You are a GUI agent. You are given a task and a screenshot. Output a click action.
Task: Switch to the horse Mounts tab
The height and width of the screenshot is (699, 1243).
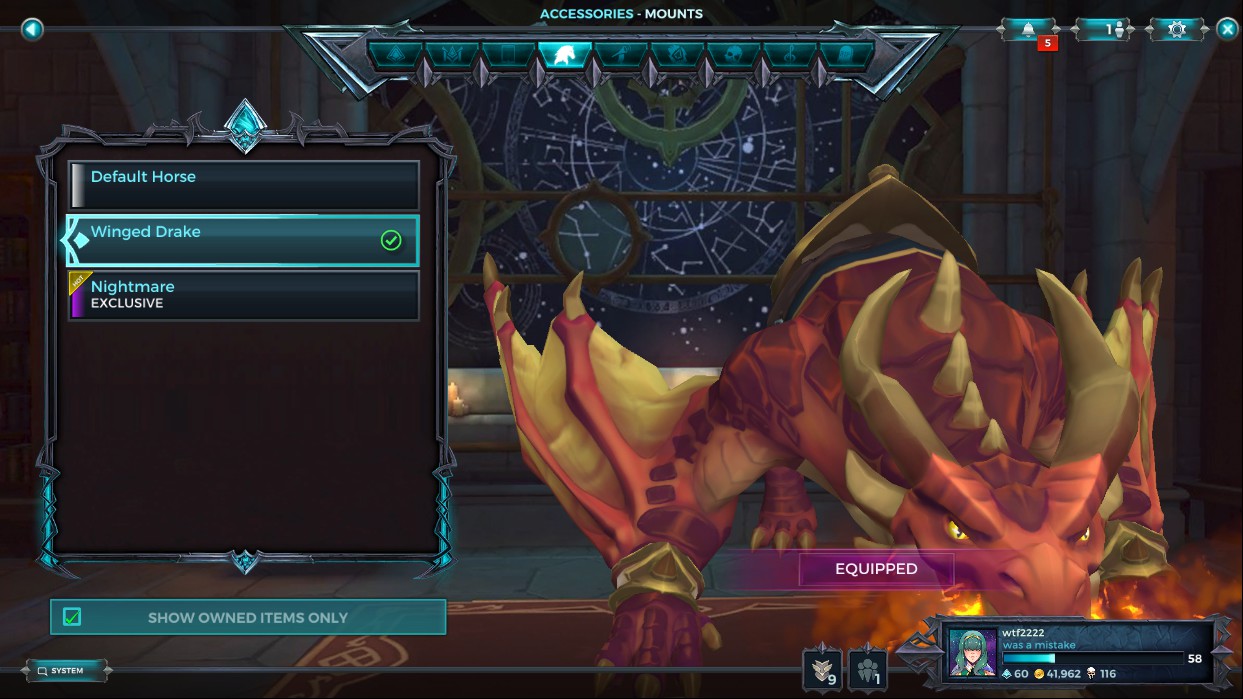pos(564,54)
